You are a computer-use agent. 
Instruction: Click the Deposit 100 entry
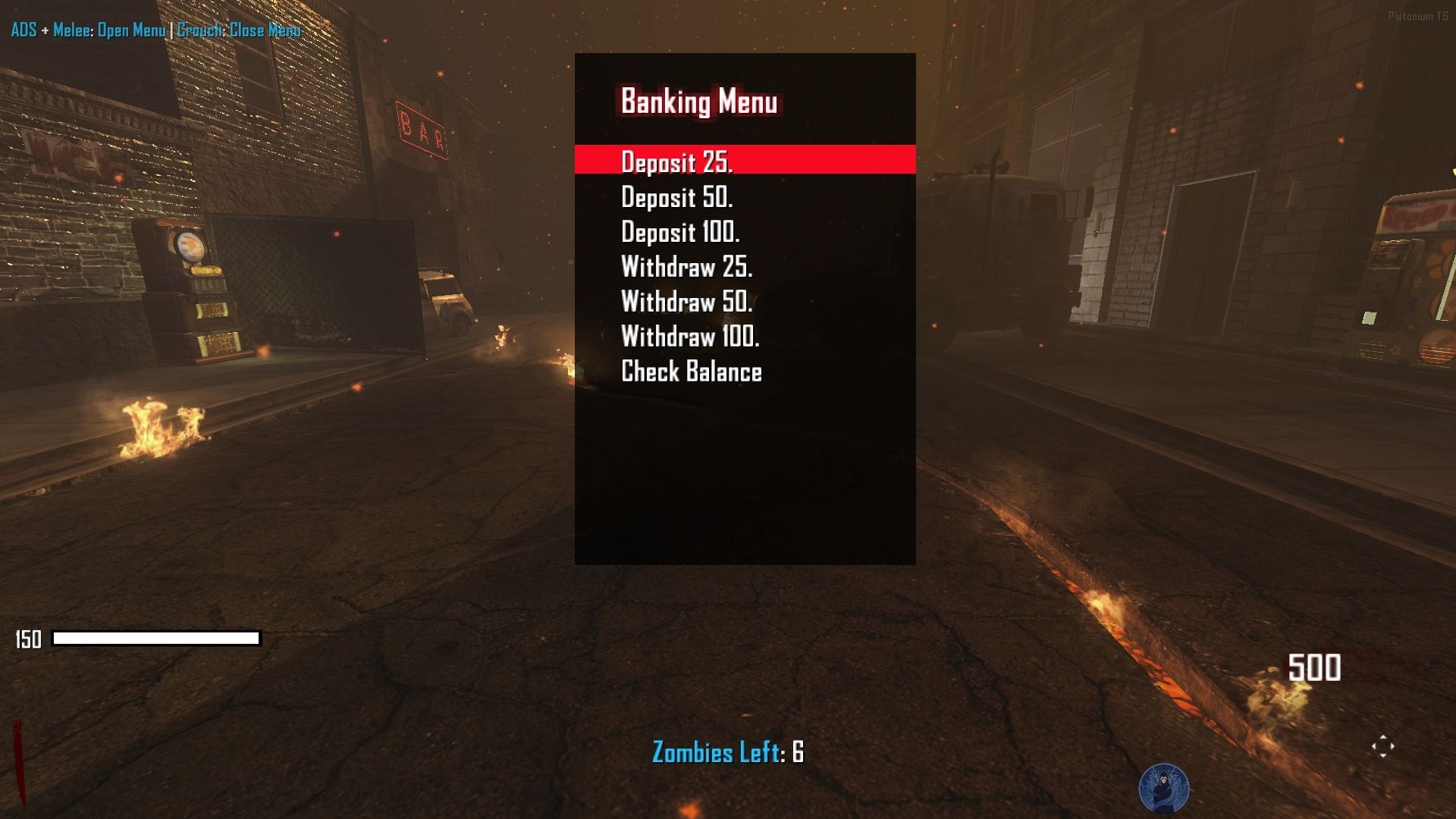coord(680,232)
